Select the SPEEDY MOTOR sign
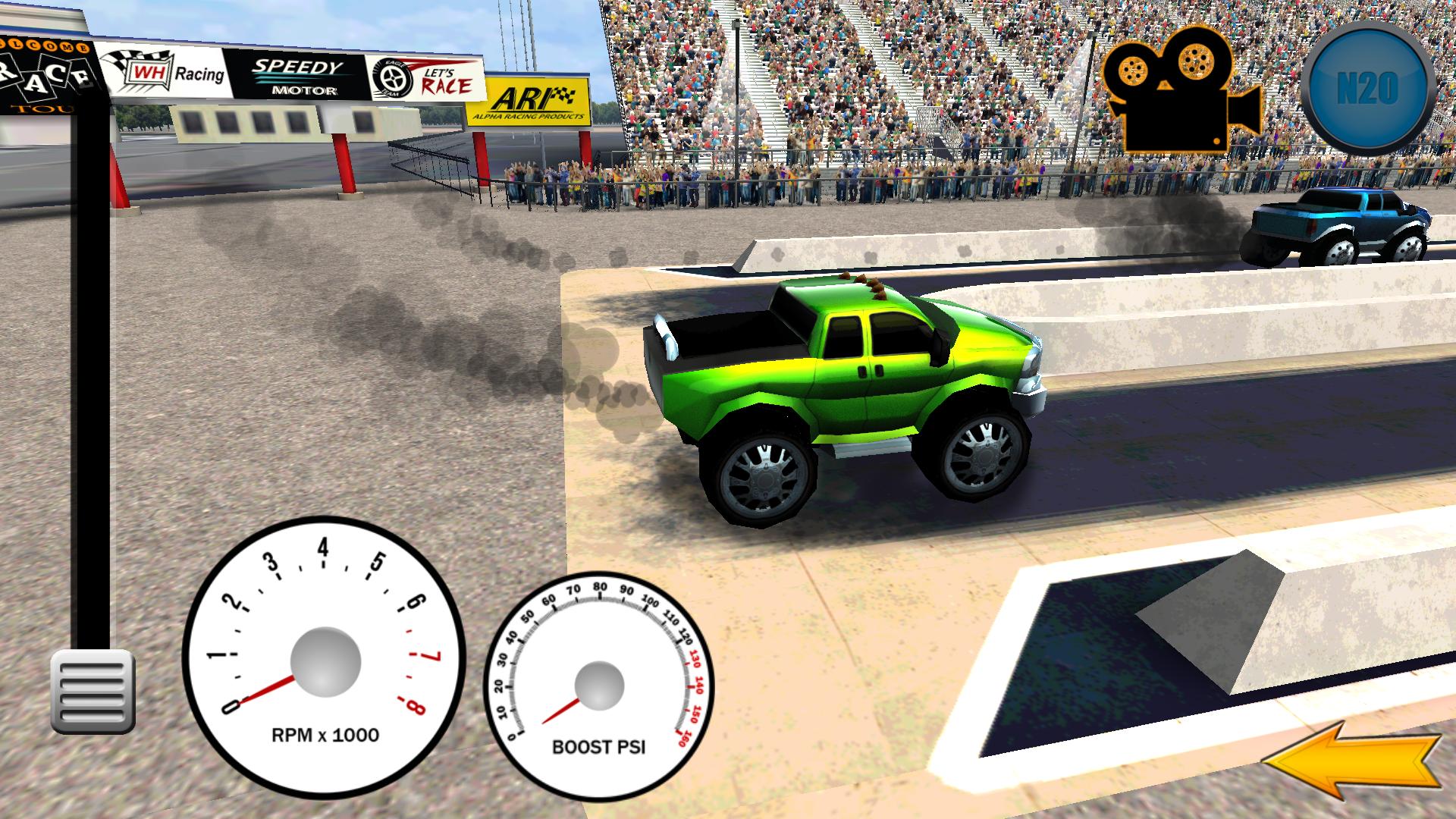Image resolution: width=1456 pixels, height=819 pixels. pyautogui.click(x=296, y=76)
